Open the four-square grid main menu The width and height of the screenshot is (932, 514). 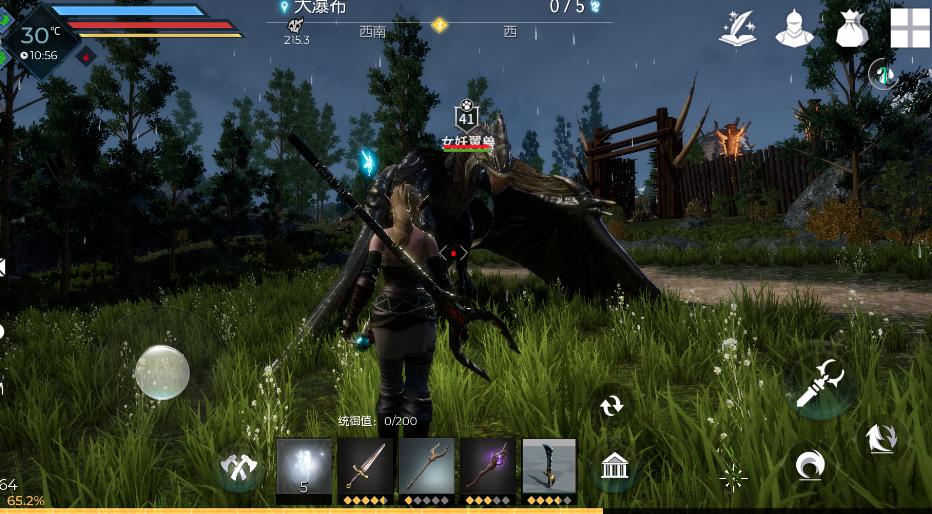[x=909, y=28]
